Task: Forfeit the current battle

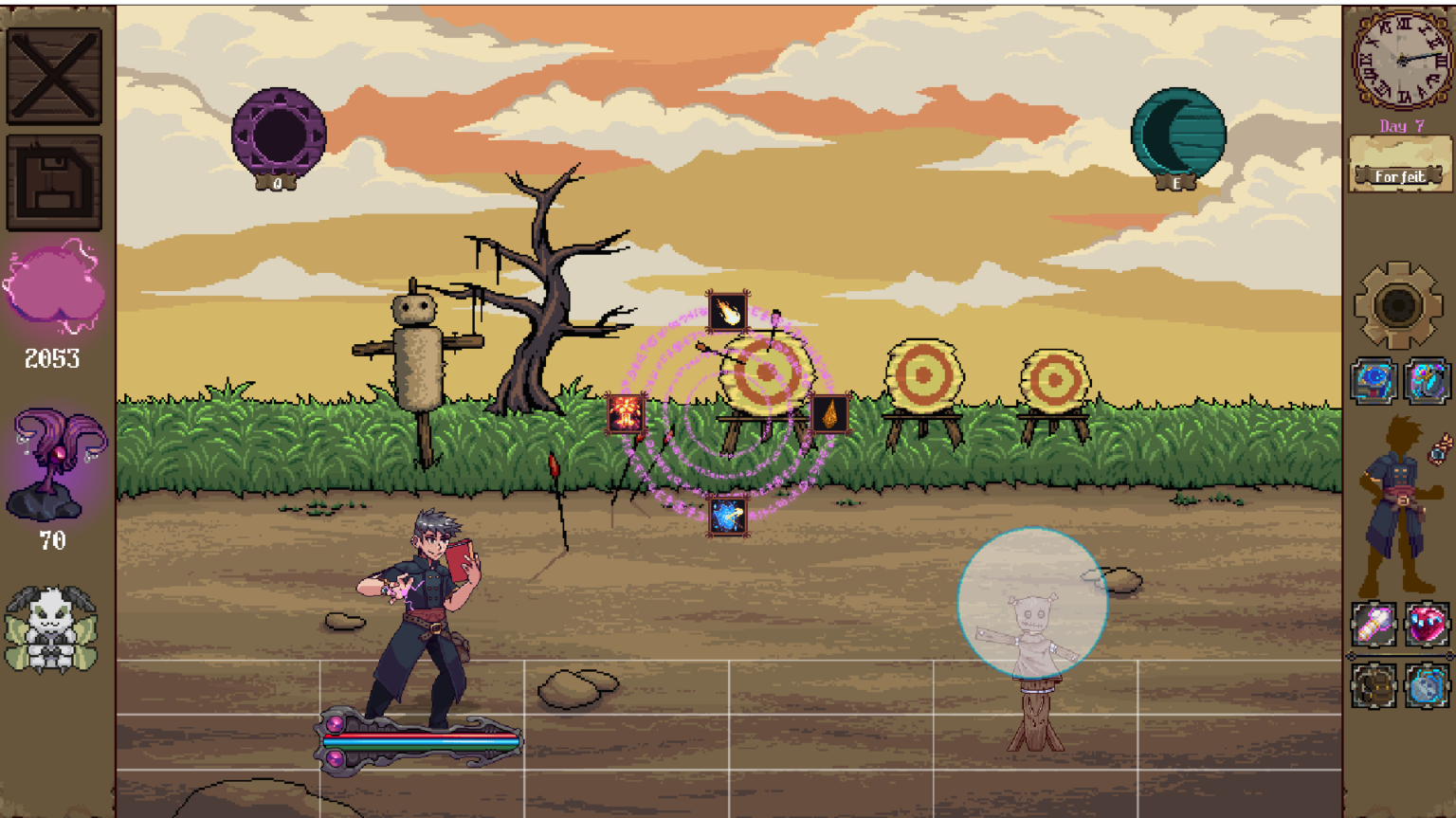Action: point(1400,176)
